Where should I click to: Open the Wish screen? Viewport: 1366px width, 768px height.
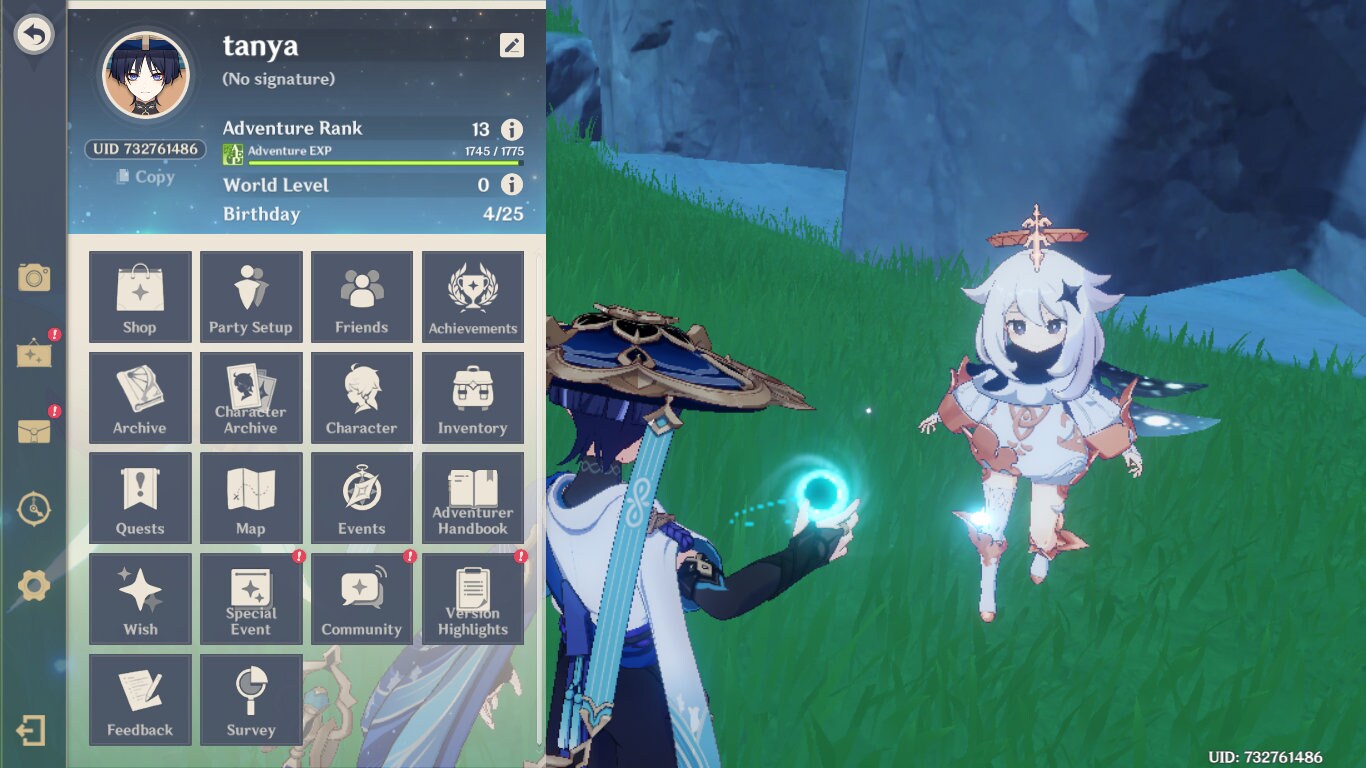pyautogui.click(x=140, y=598)
